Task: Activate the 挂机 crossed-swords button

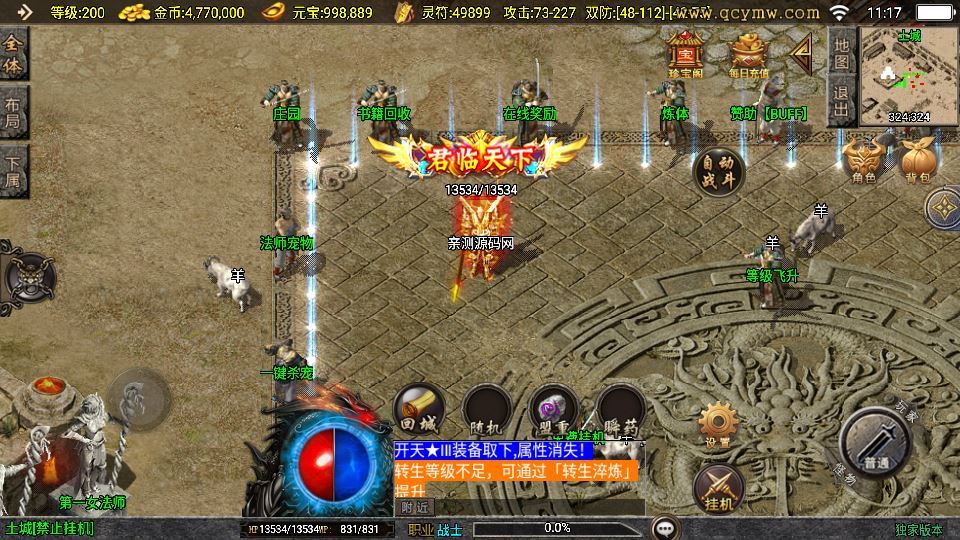Action: tap(717, 486)
